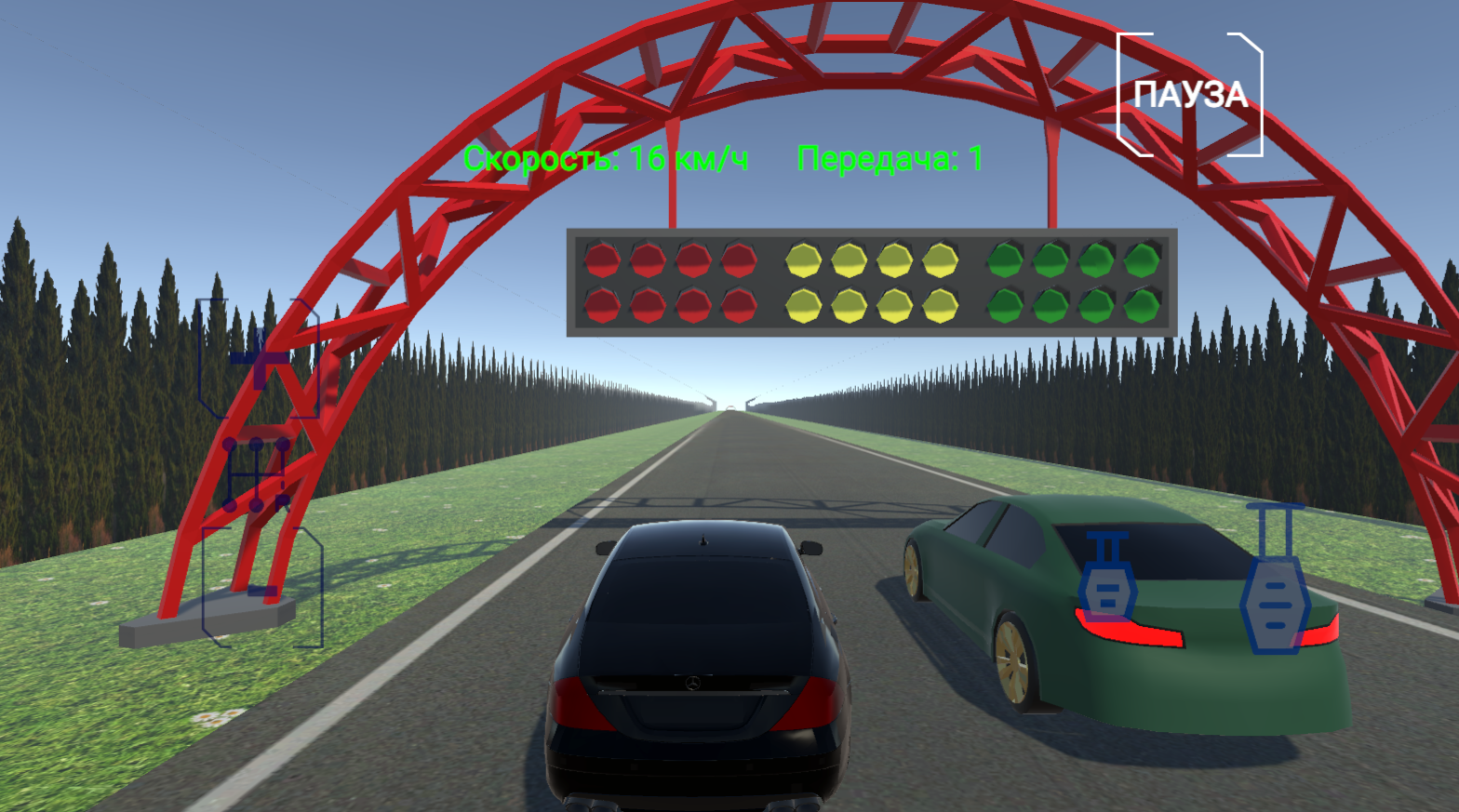The width and height of the screenshot is (1459, 812).
Task: Tap the leftmost red light on the start board
Action: [603, 259]
